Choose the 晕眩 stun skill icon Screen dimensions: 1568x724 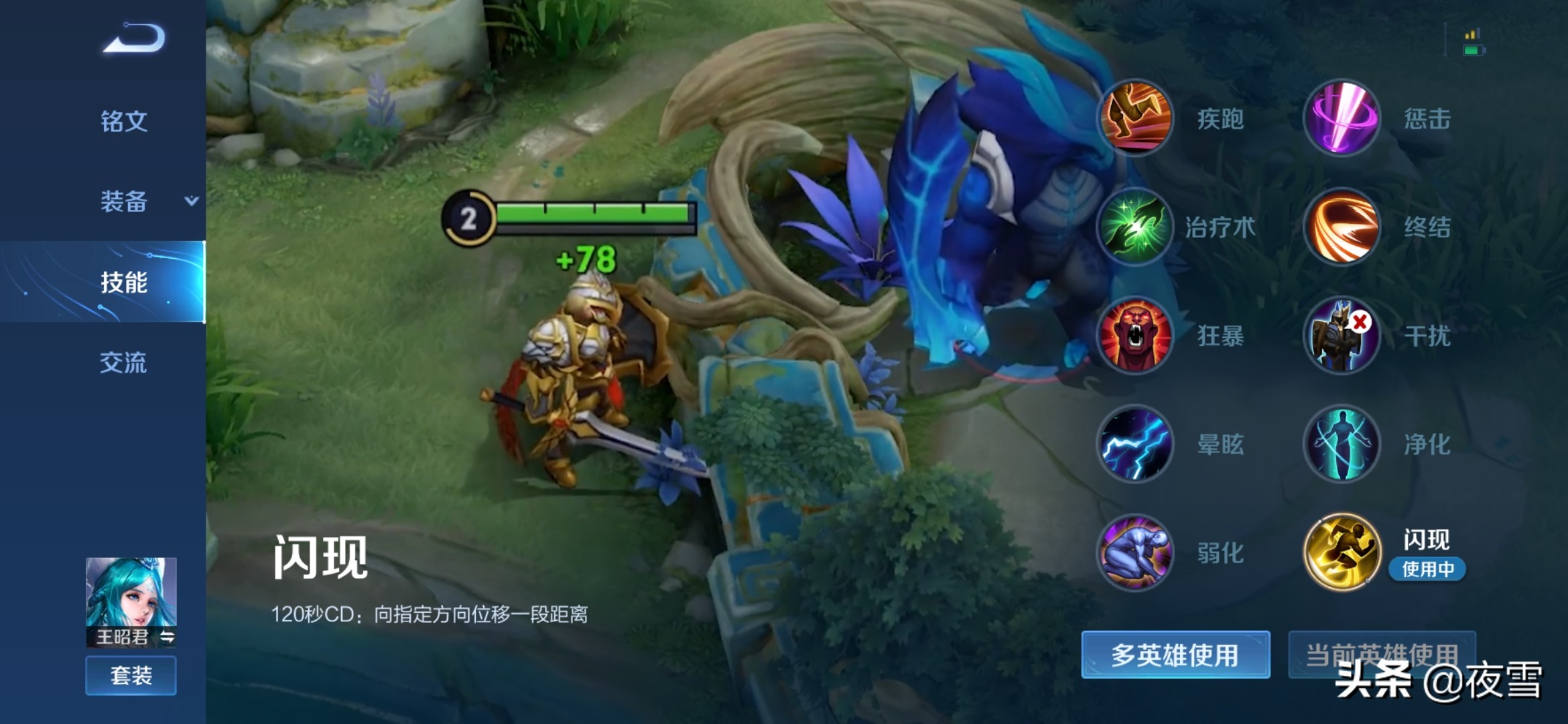click(x=1135, y=444)
